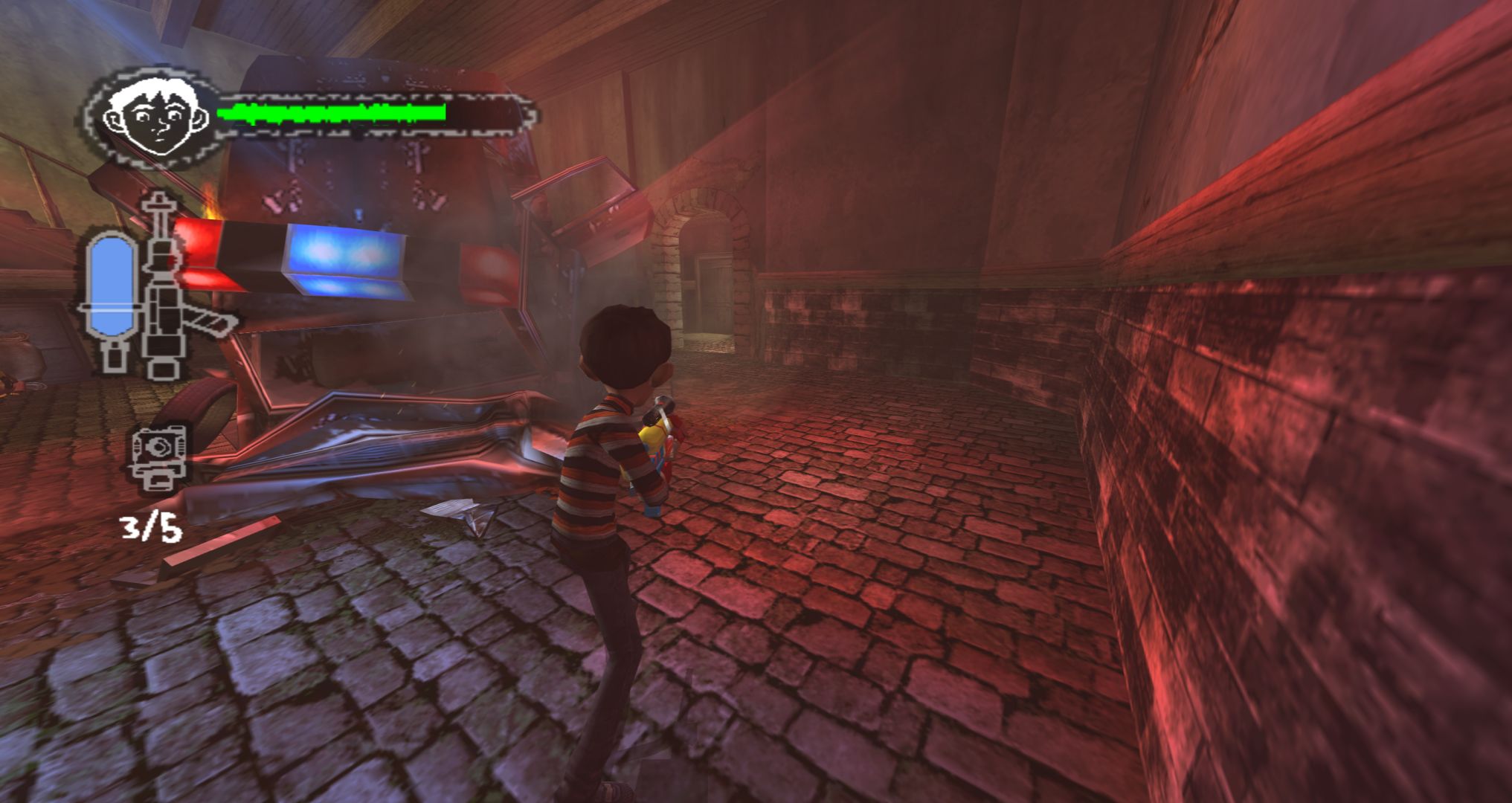The height and width of the screenshot is (803, 1512).
Task: Click the camera collectible icon
Action: [x=157, y=457]
